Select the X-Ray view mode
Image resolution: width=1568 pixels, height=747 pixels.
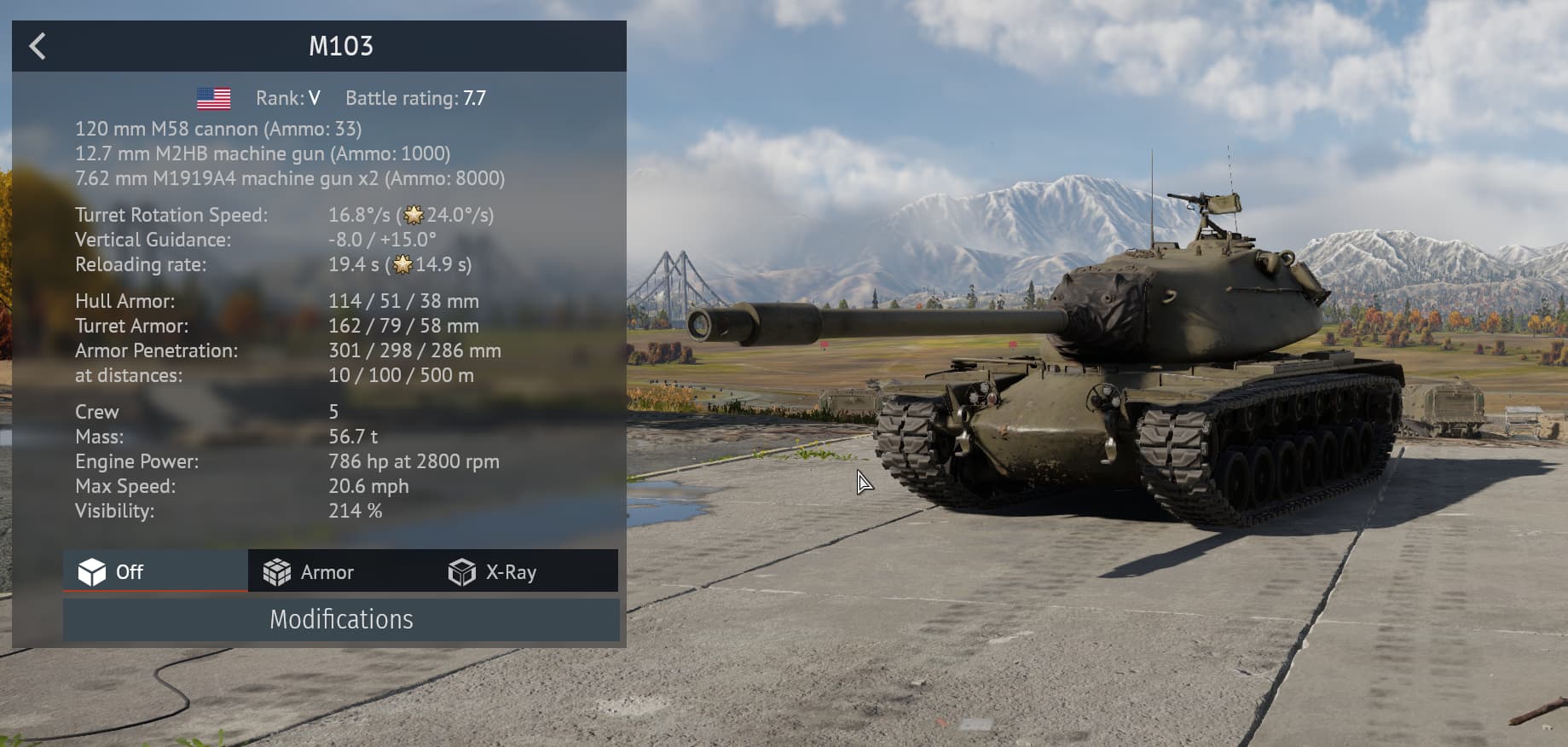493,572
